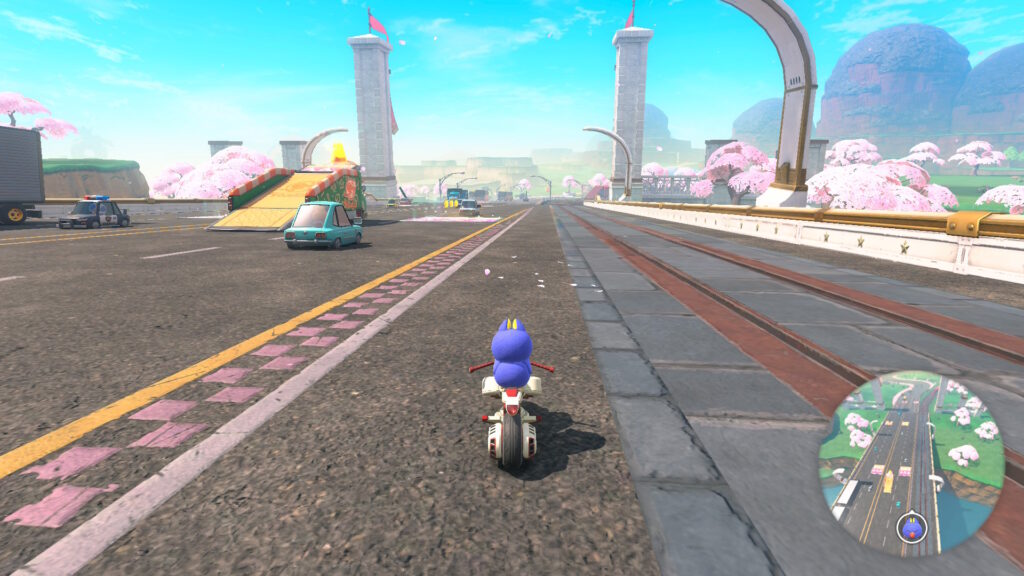
Task: Open the circular minimap
Action: tap(910, 464)
